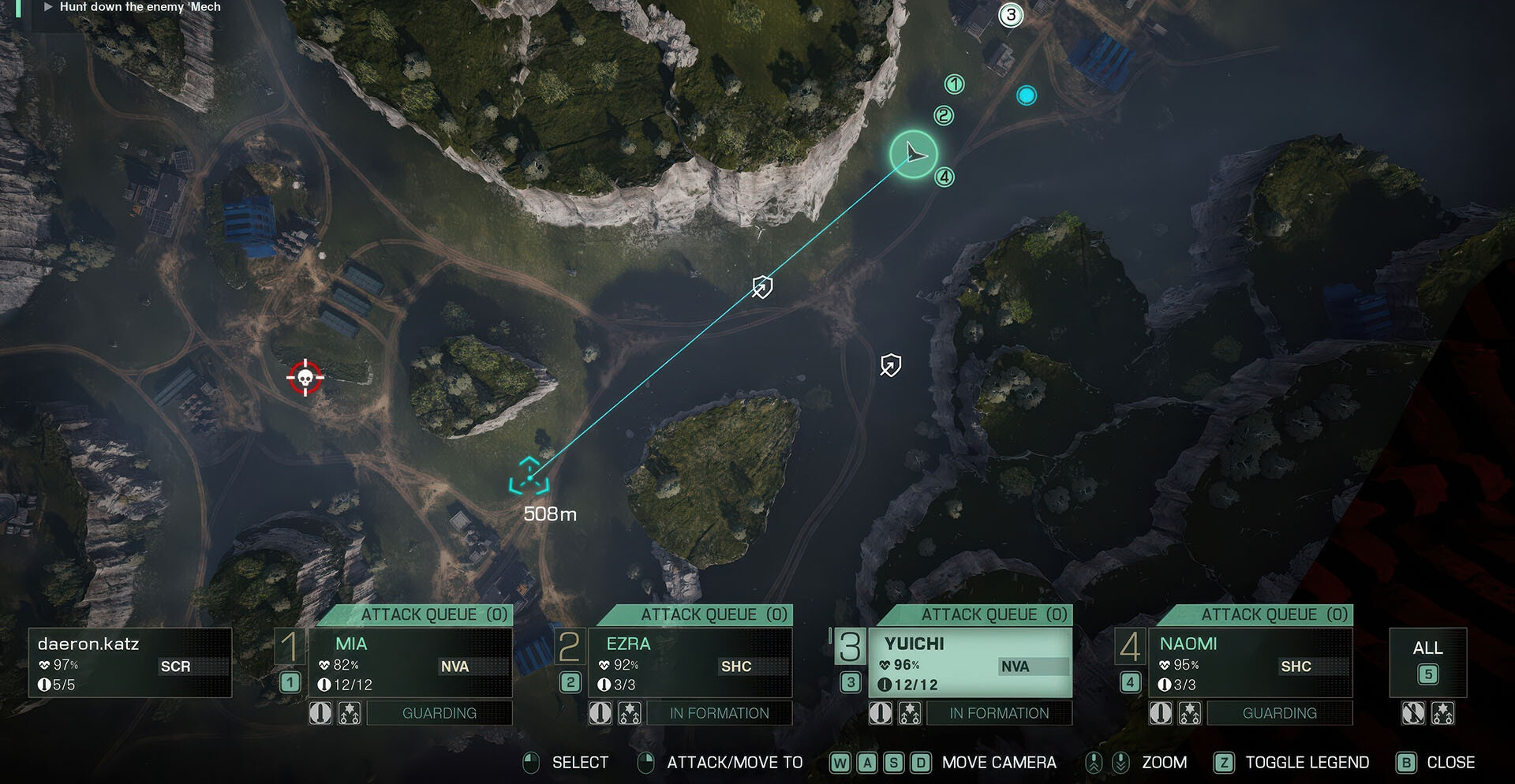Select Mia's starmate card
Screen dimensions: 1515x784
(410, 663)
